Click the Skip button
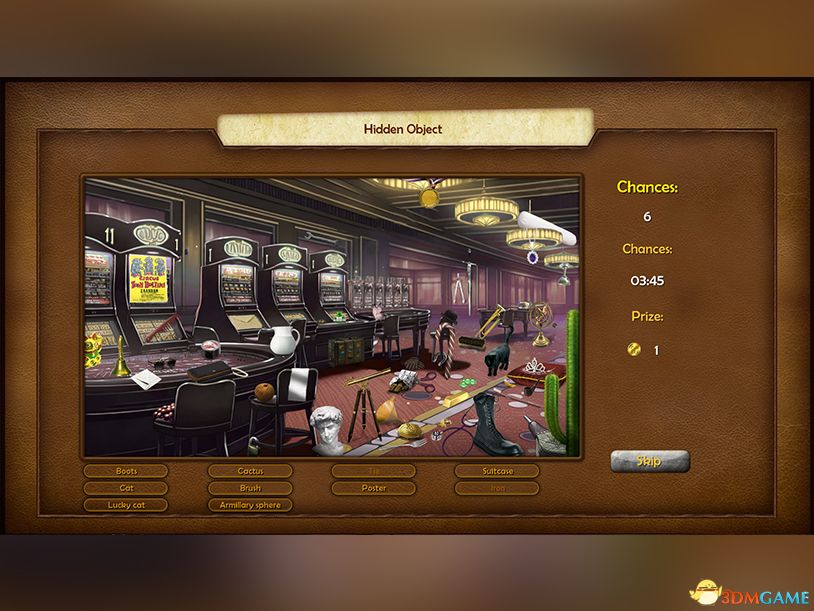Image resolution: width=814 pixels, height=611 pixels. pyautogui.click(x=650, y=461)
